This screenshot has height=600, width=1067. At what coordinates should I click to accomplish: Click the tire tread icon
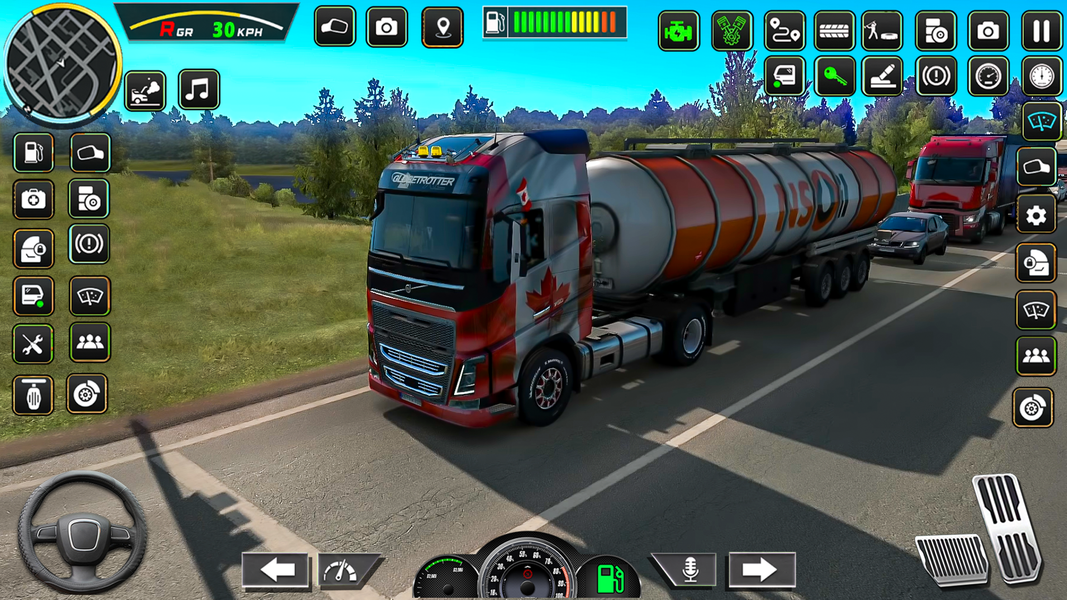(834, 31)
